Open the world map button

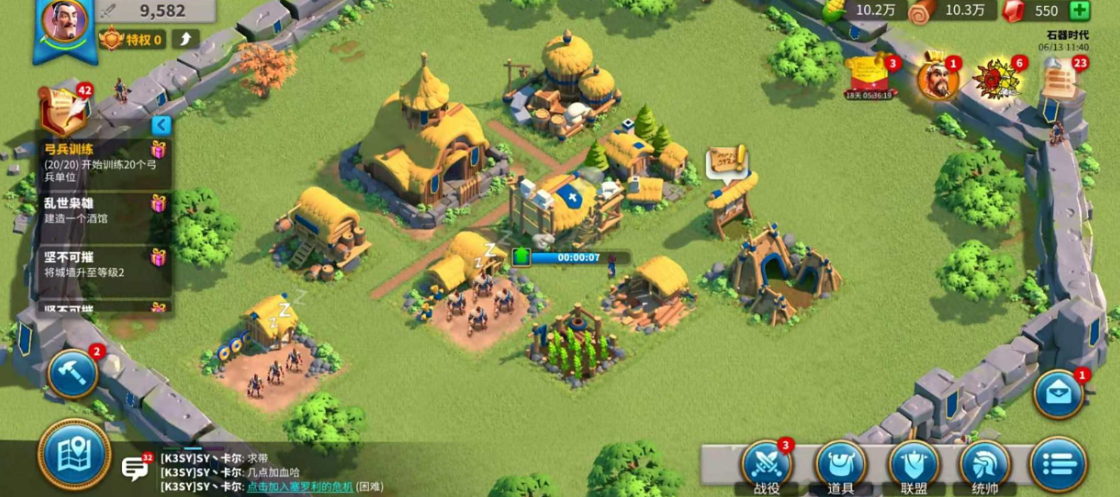(74, 455)
